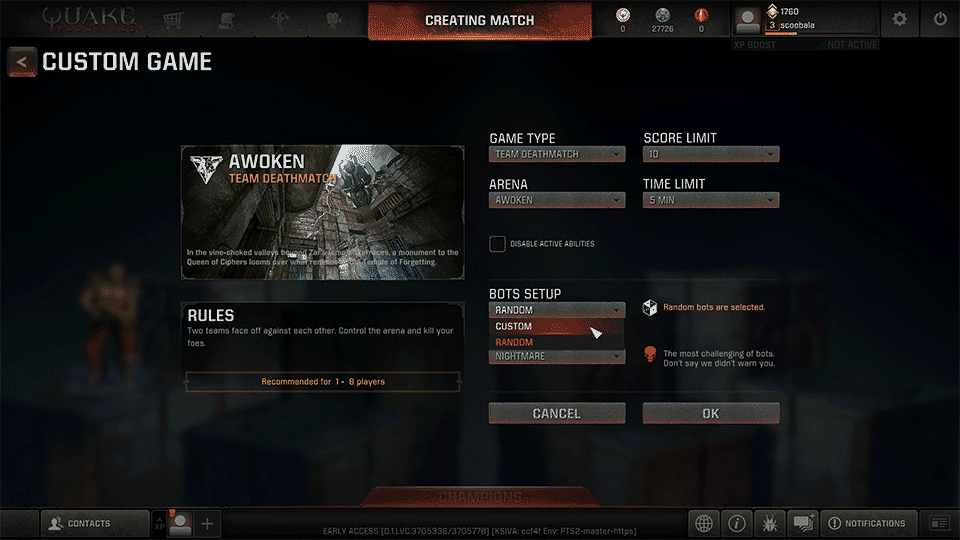Change the Time Limit dropdown
The width and height of the screenshot is (960, 540).
[710, 200]
